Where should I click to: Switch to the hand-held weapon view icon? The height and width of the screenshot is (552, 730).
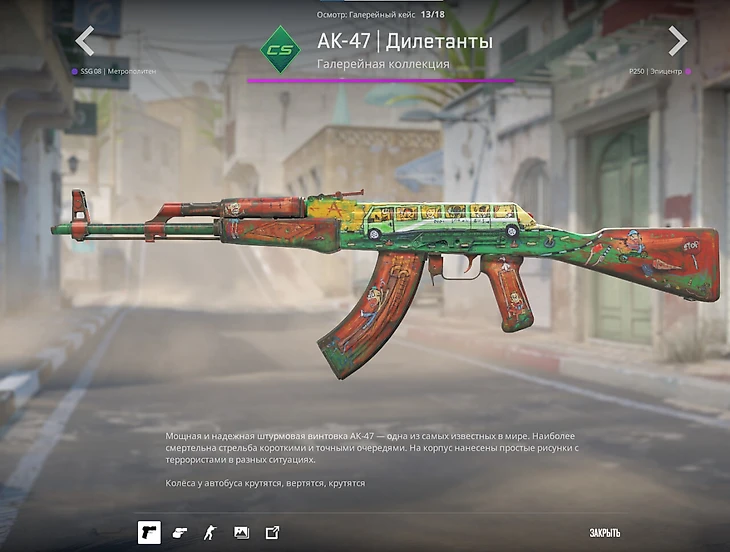click(180, 532)
